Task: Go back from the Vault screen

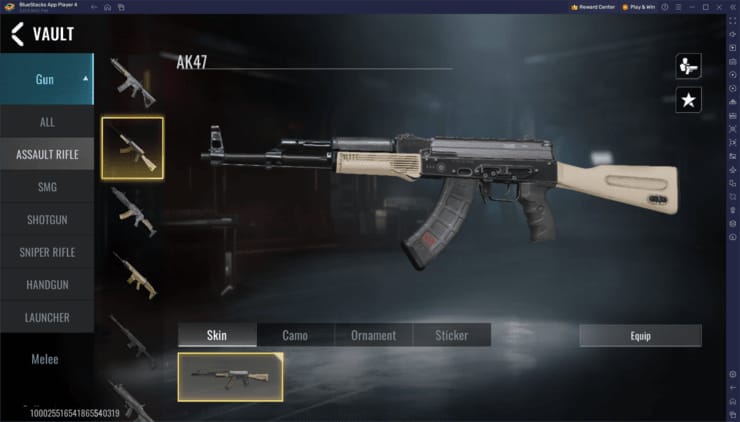Action: [x=17, y=34]
